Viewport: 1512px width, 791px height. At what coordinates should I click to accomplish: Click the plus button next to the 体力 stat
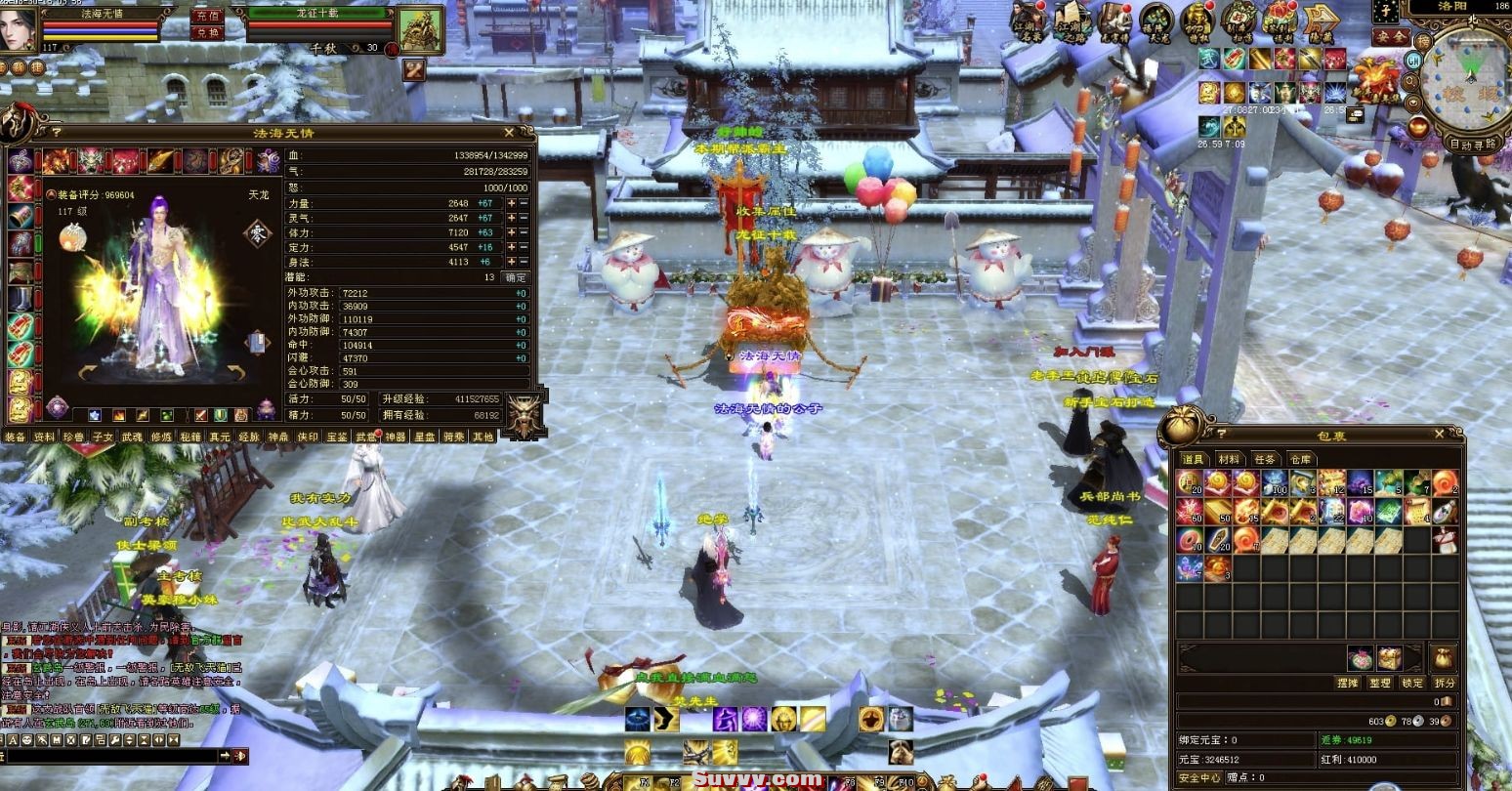click(x=512, y=231)
